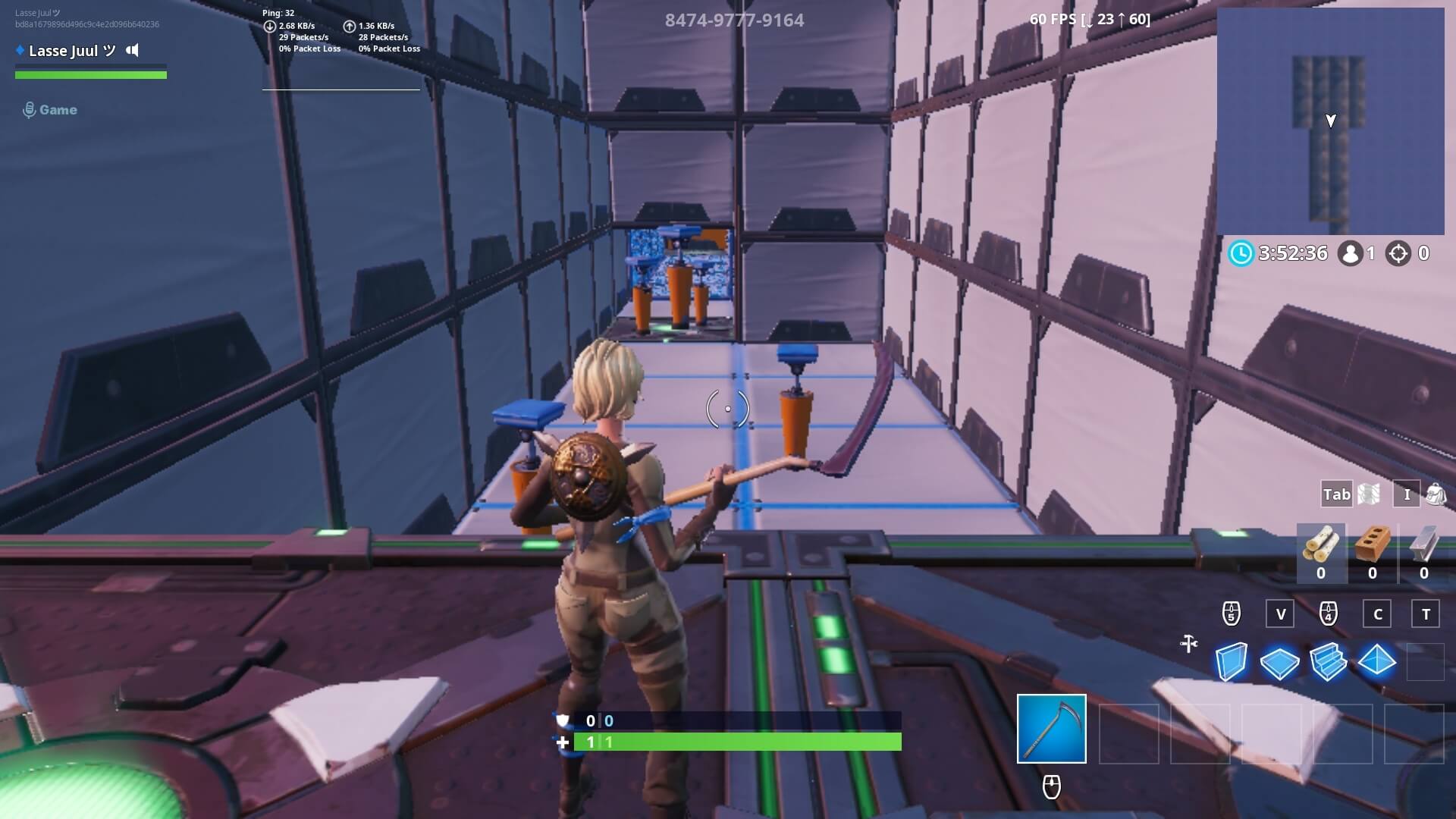
Task: Open the full map via the Tab icon
Action: (1337, 494)
